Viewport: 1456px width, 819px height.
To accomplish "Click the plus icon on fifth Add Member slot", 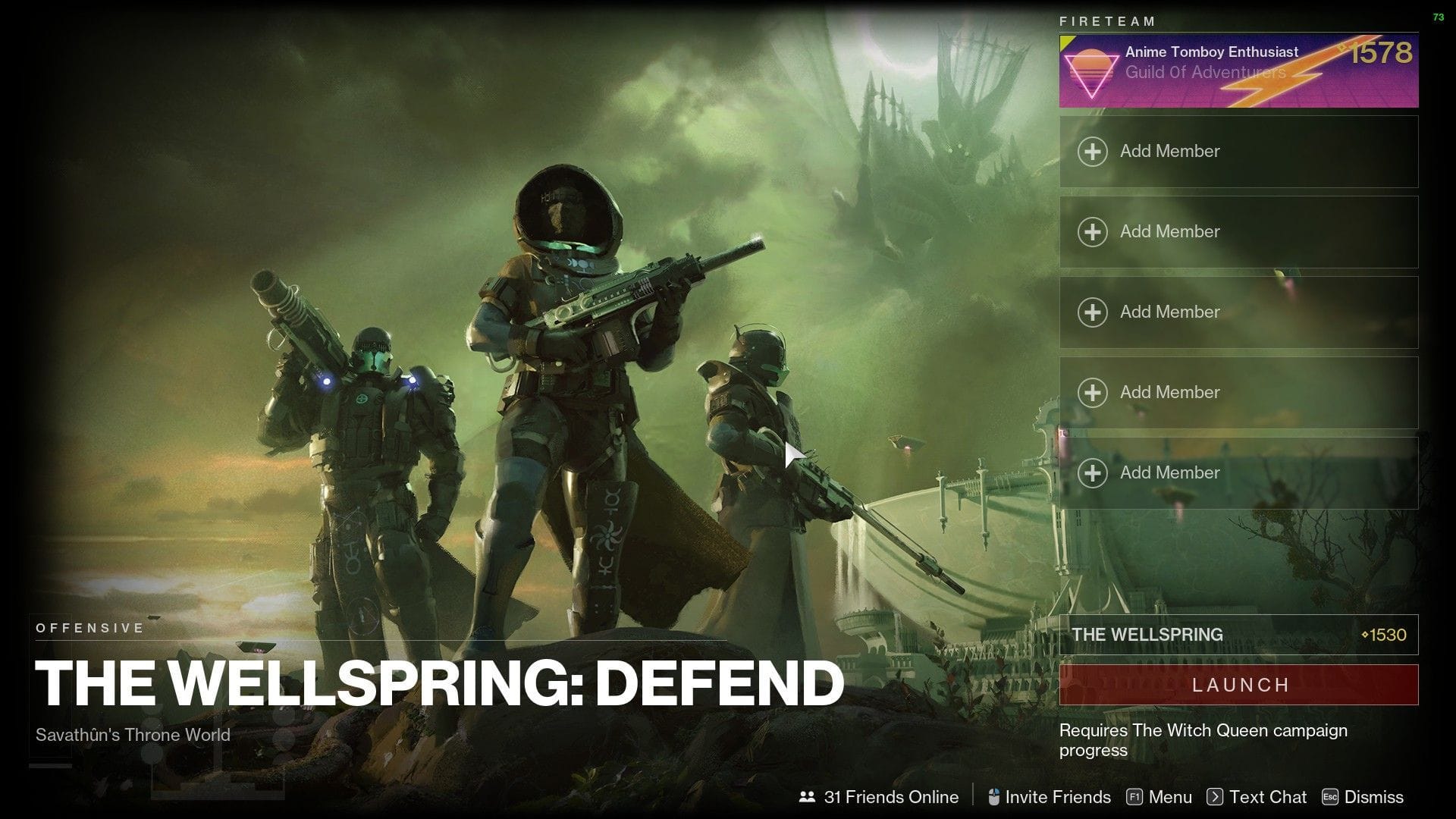I will [1092, 472].
